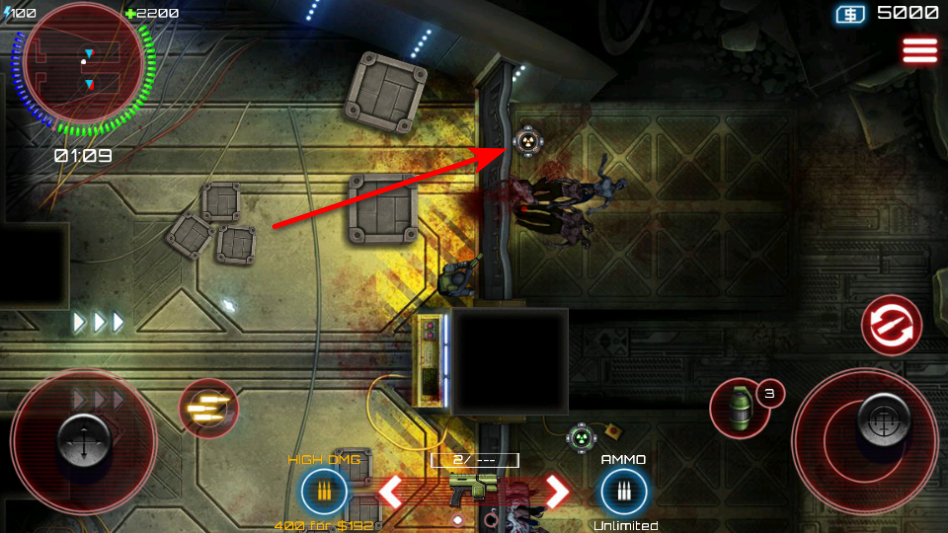Viewport: 948px width, 533px height.
Task: Buy HIGH DMG ammo for $192
Action: click(324, 492)
